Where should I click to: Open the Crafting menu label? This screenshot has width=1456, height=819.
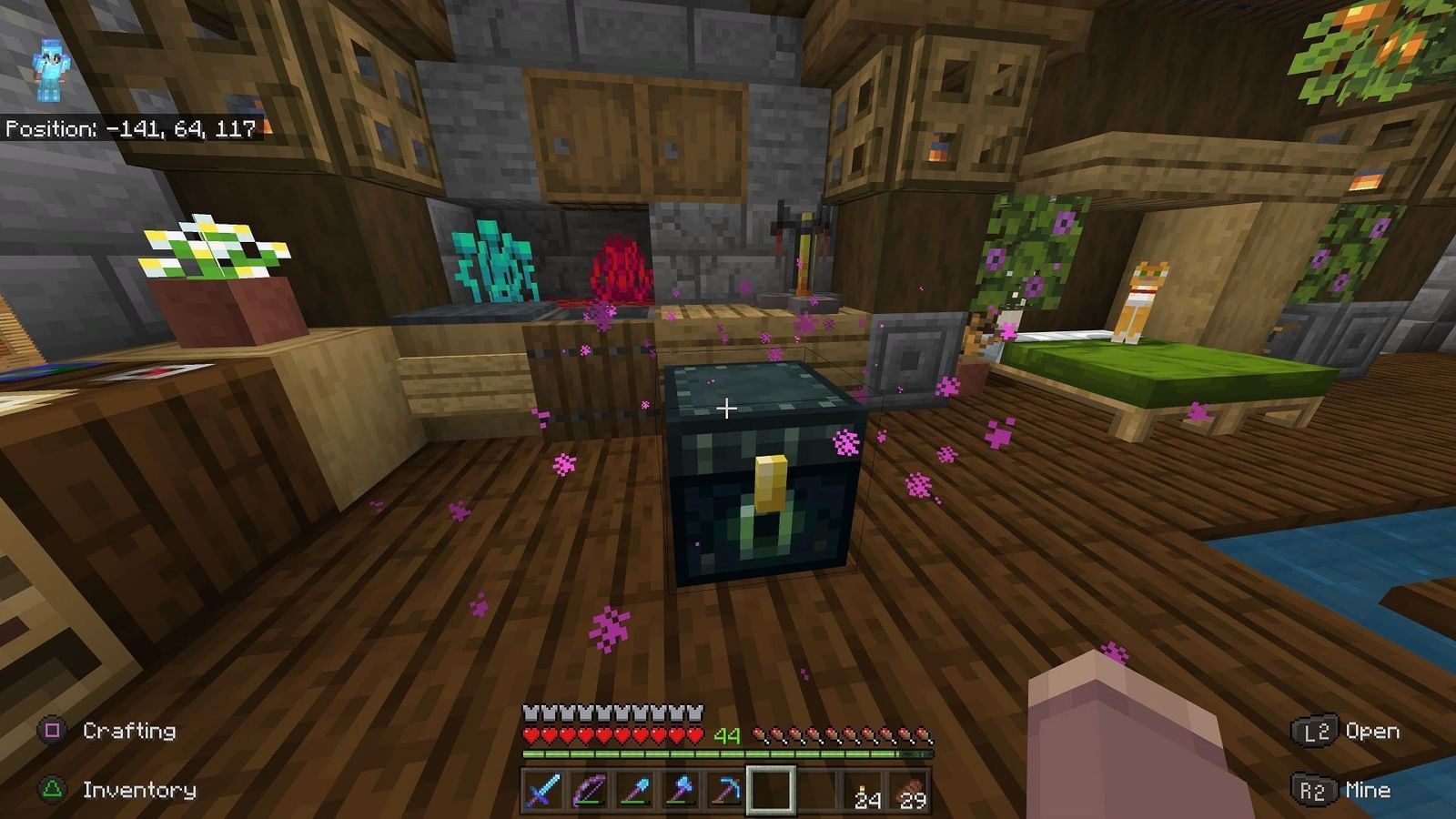pyautogui.click(x=127, y=729)
